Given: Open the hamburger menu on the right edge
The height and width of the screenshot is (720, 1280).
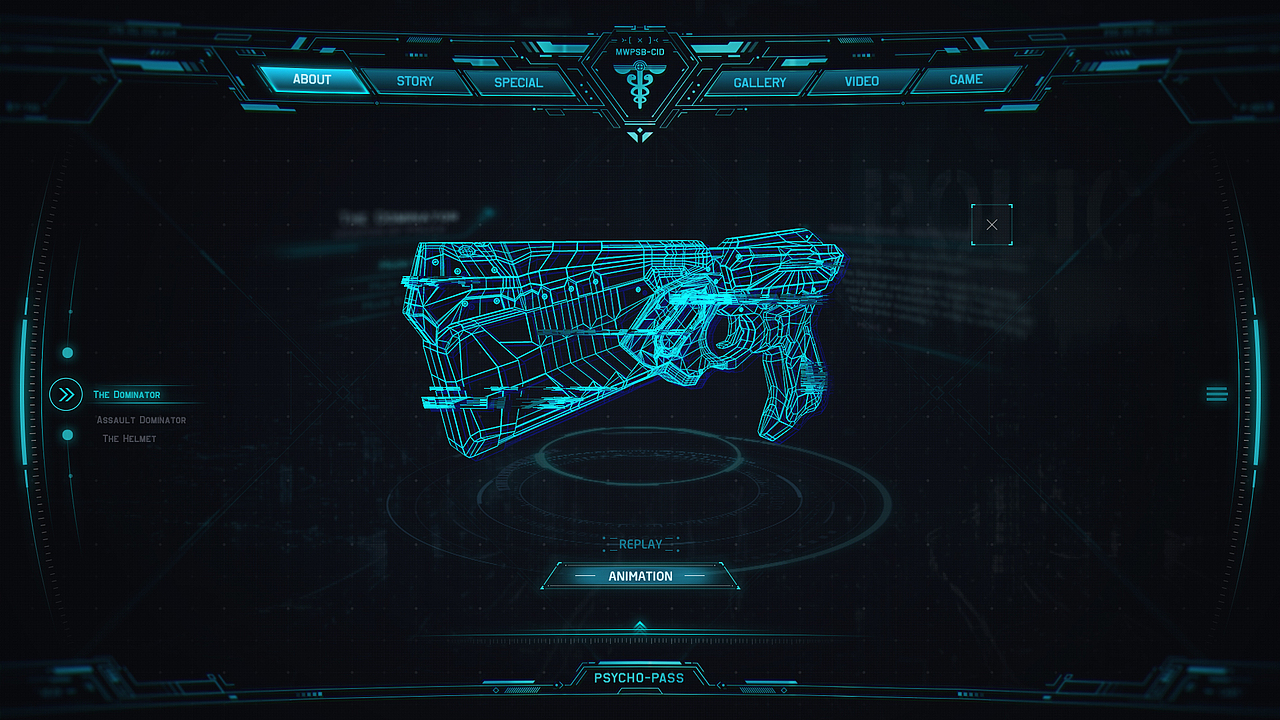Looking at the screenshot, I should click(1217, 393).
